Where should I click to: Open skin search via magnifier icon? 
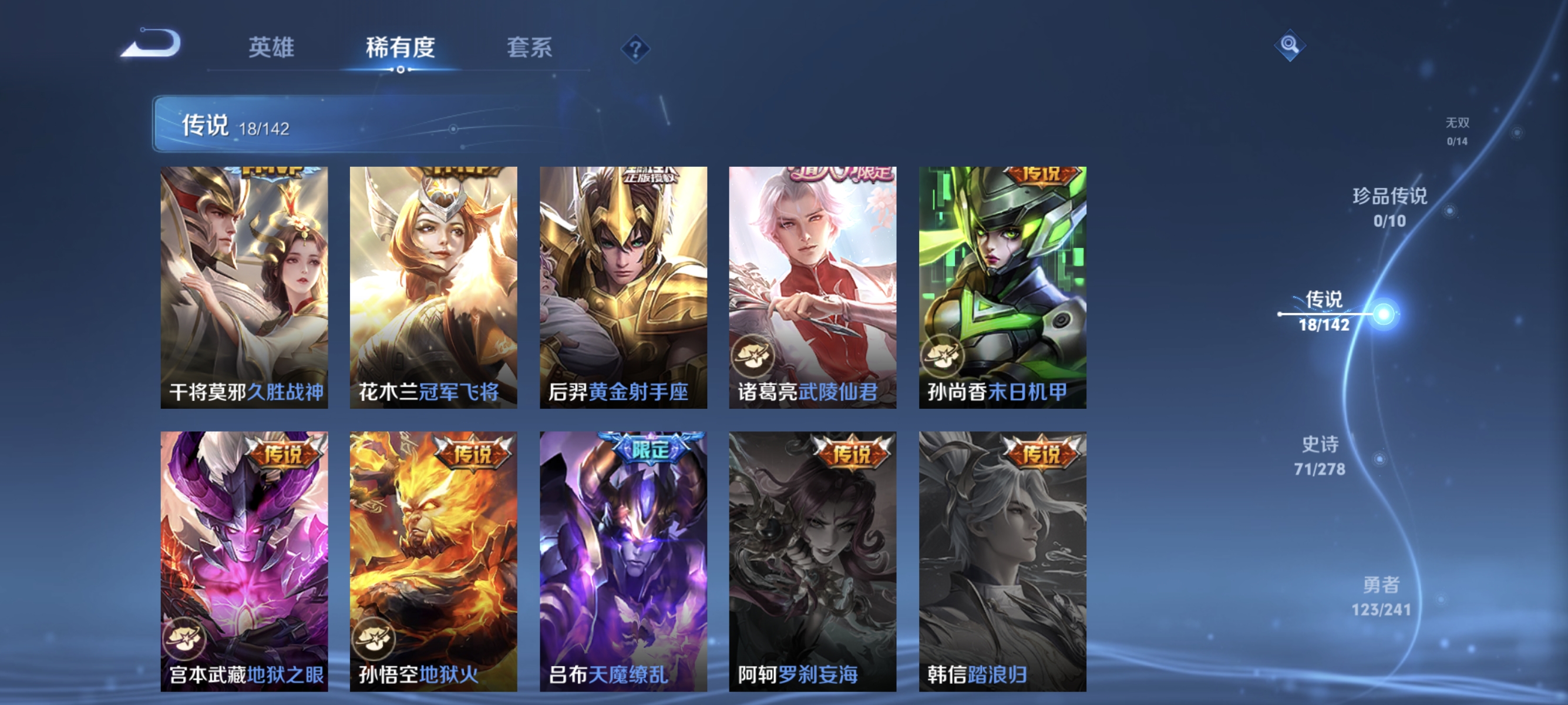[x=1289, y=46]
